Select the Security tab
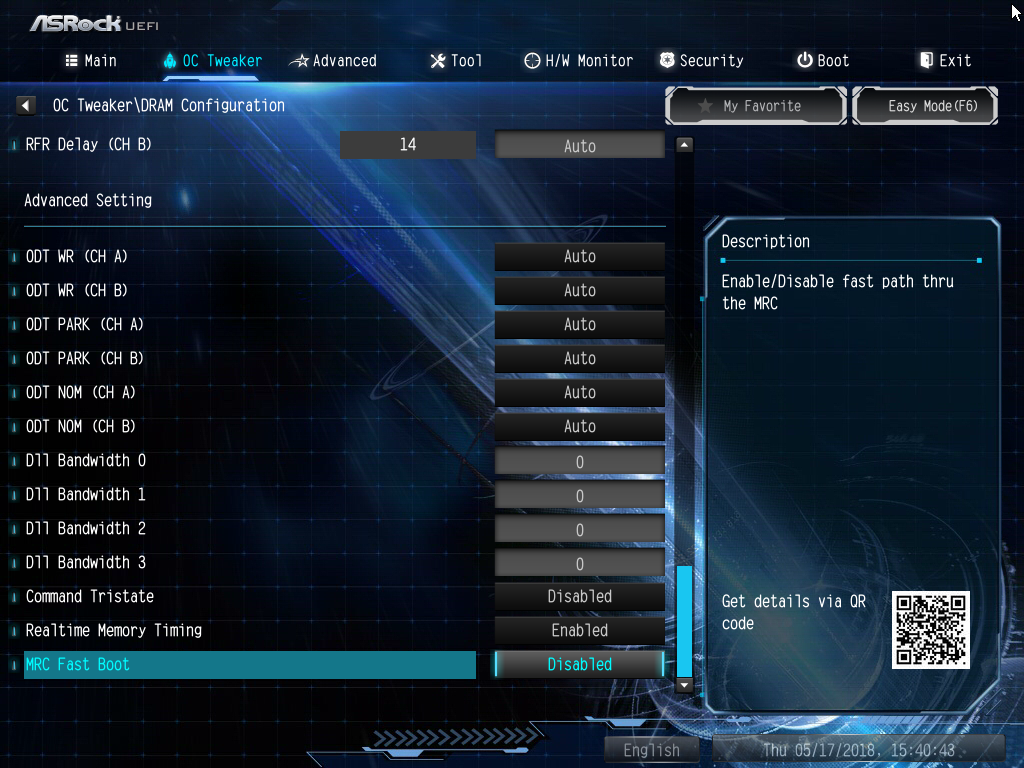 [701, 61]
